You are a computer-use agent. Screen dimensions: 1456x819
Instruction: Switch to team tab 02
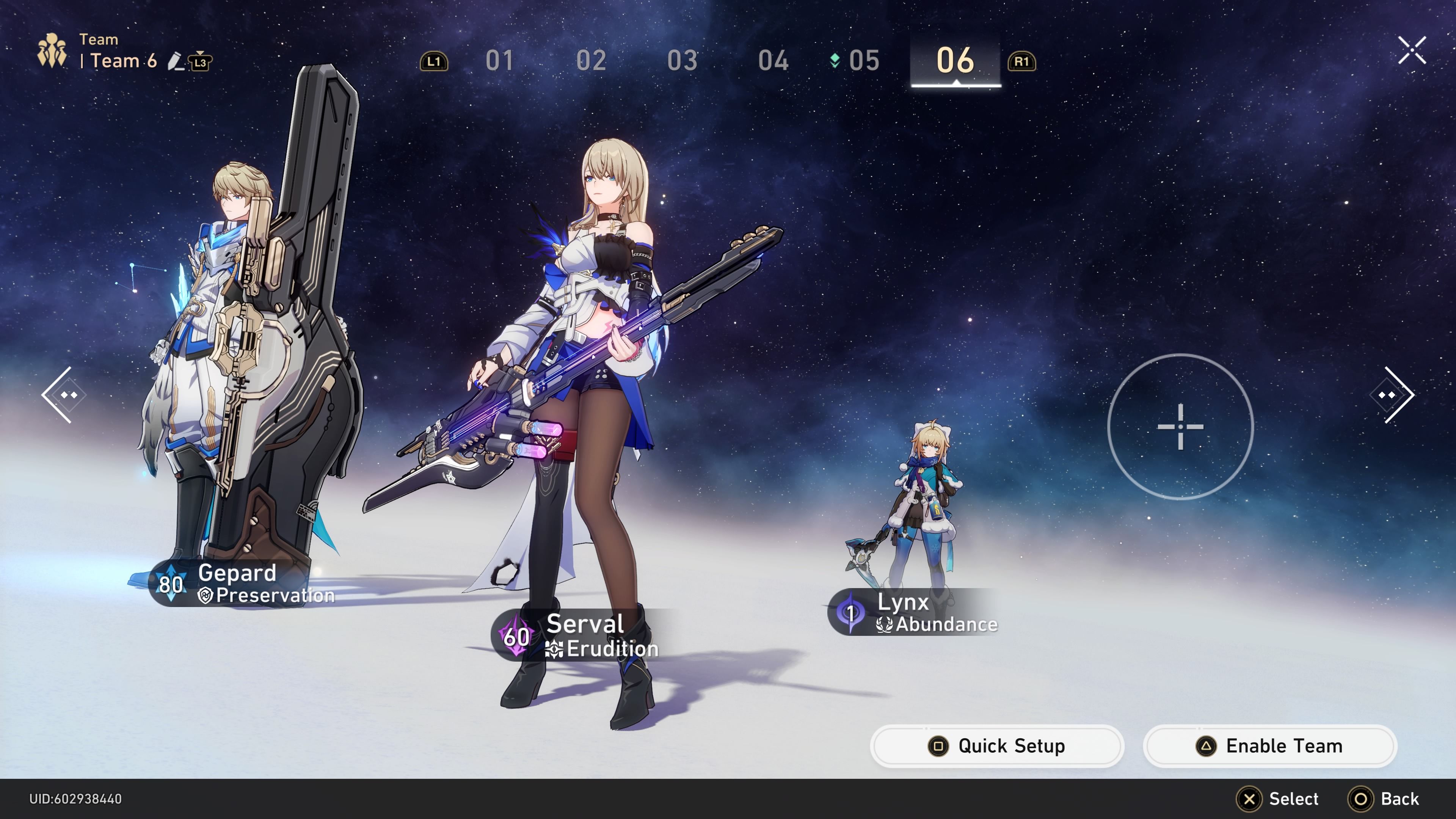click(591, 61)
